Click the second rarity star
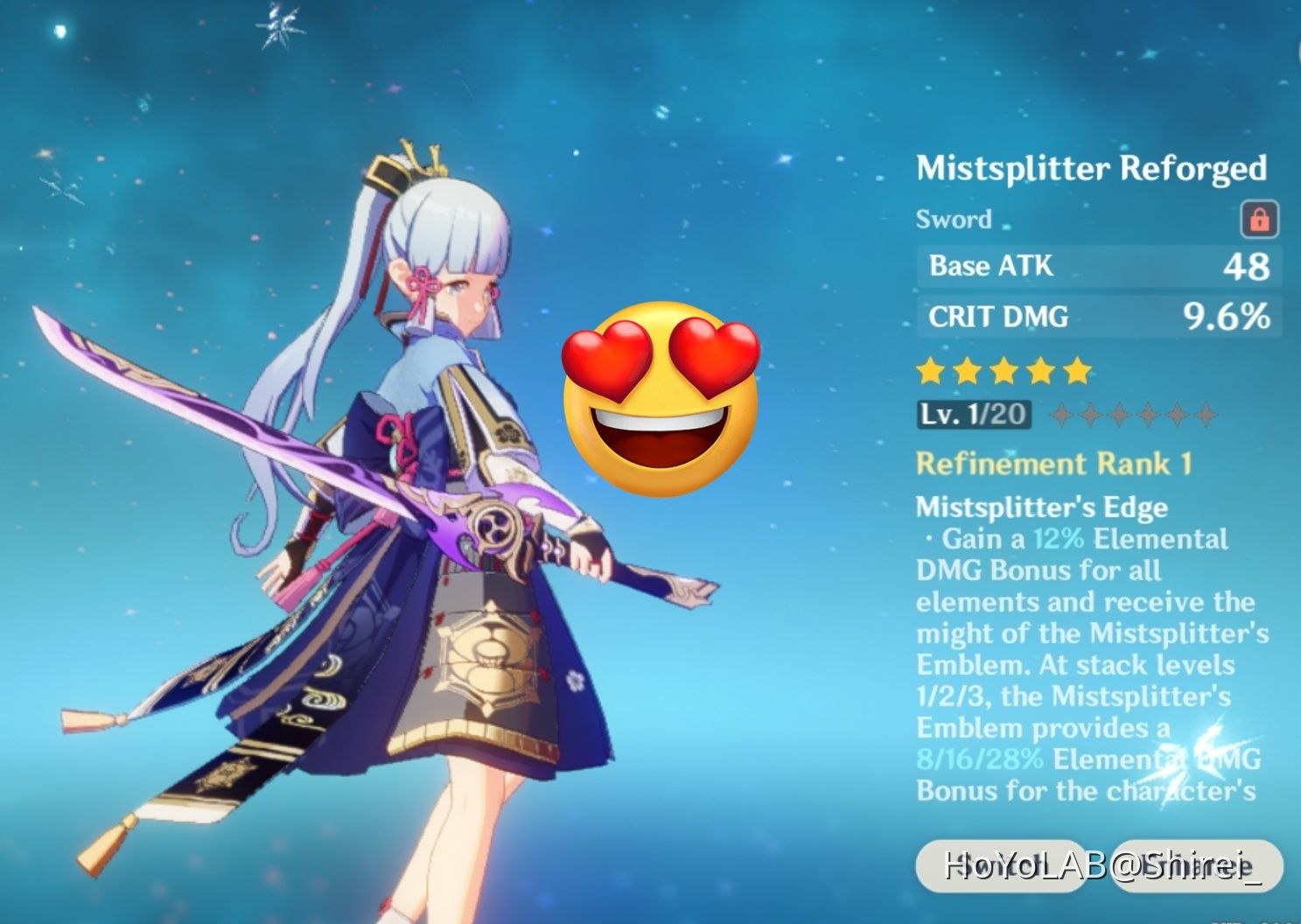 969,371
